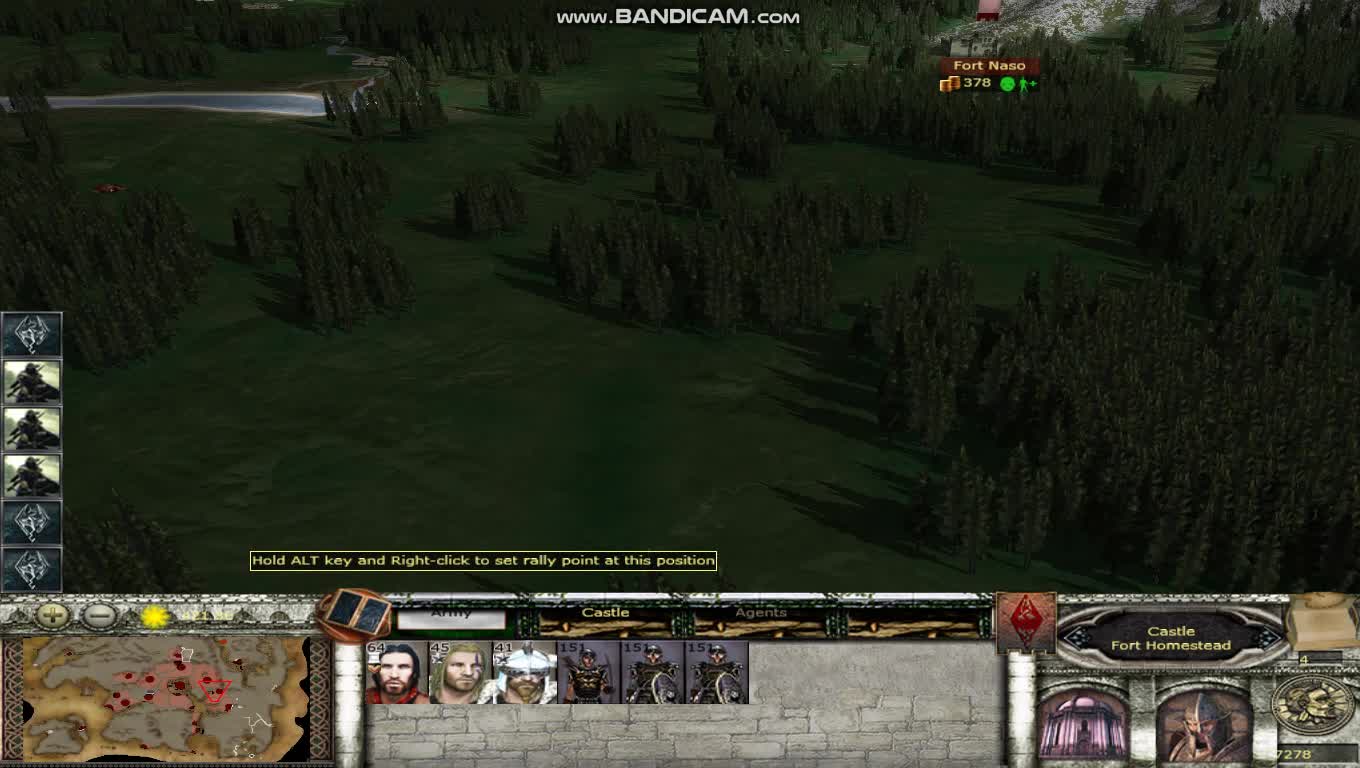1360x768 pixels.
Task: Click the Fort Naso settlement label
Action: 990,64
